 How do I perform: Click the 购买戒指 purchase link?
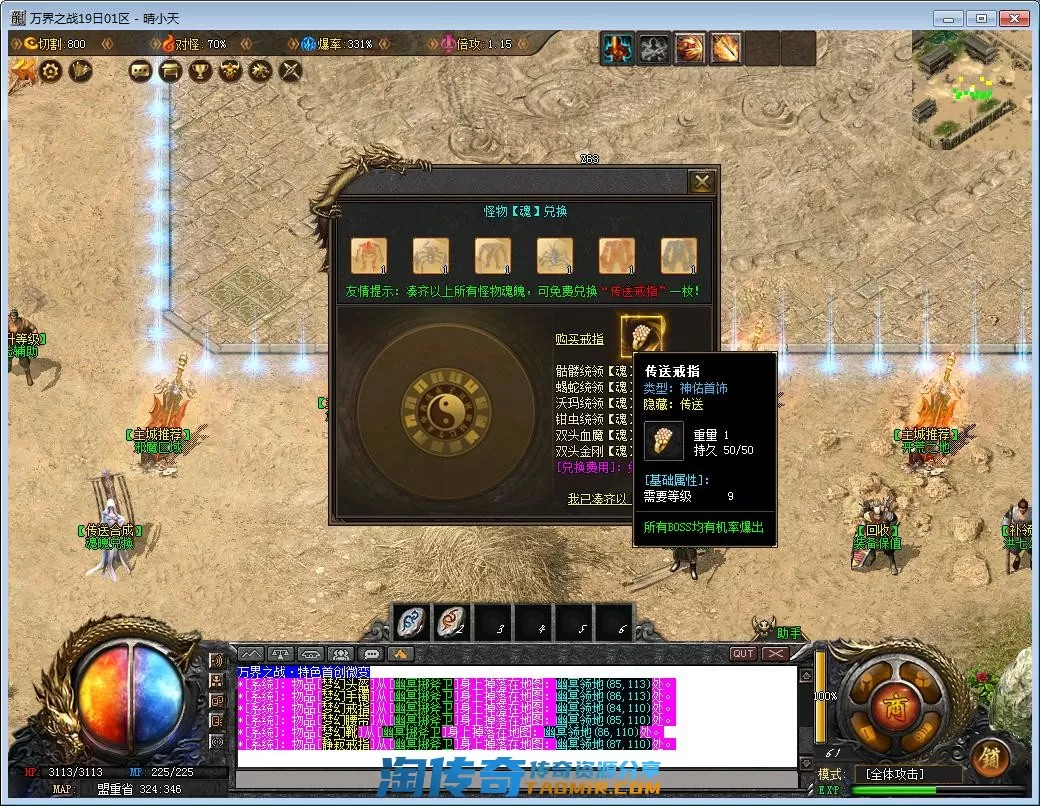(x=579, y=340)
